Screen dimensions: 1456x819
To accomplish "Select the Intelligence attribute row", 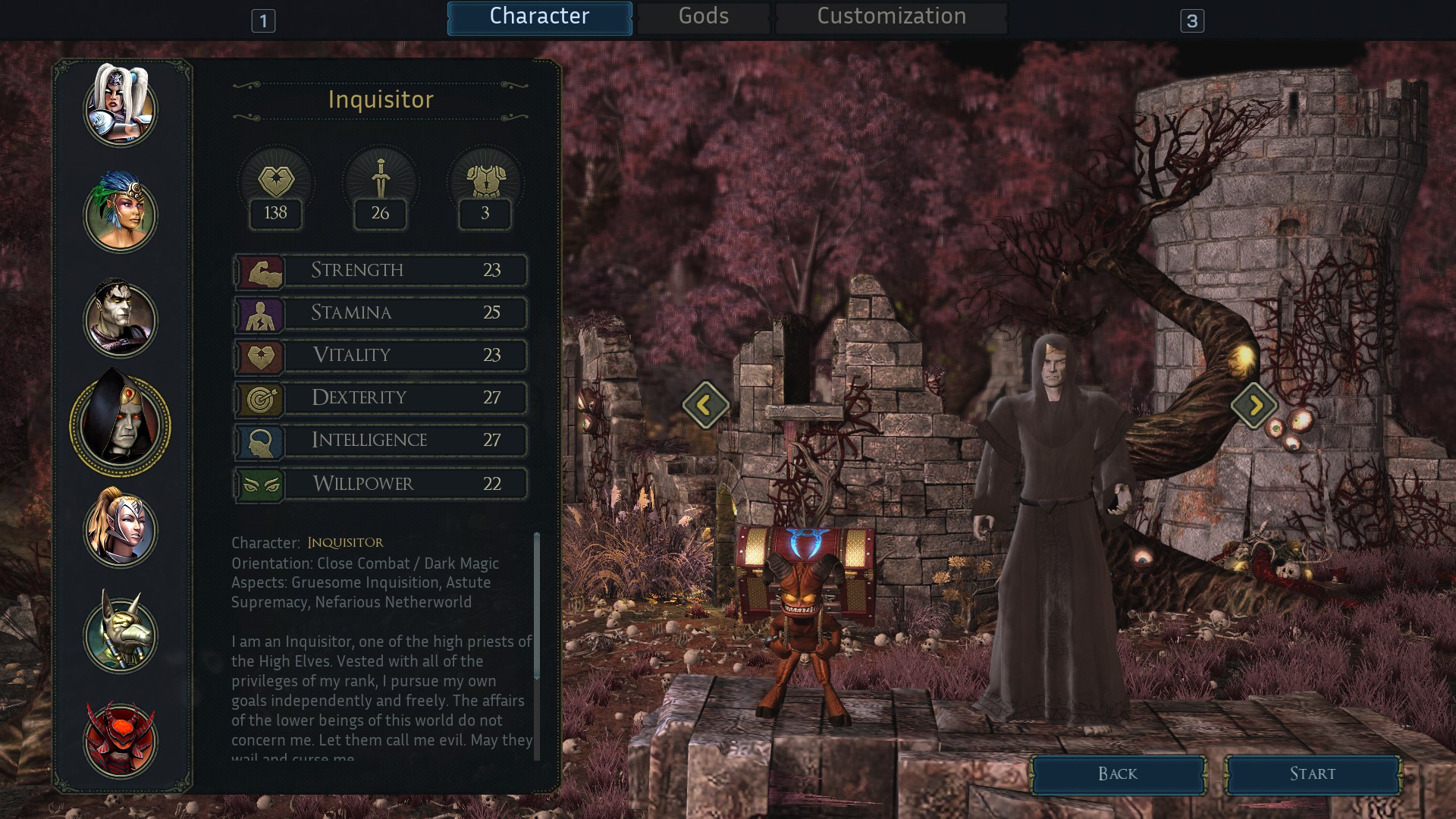I will pos(380,441).
